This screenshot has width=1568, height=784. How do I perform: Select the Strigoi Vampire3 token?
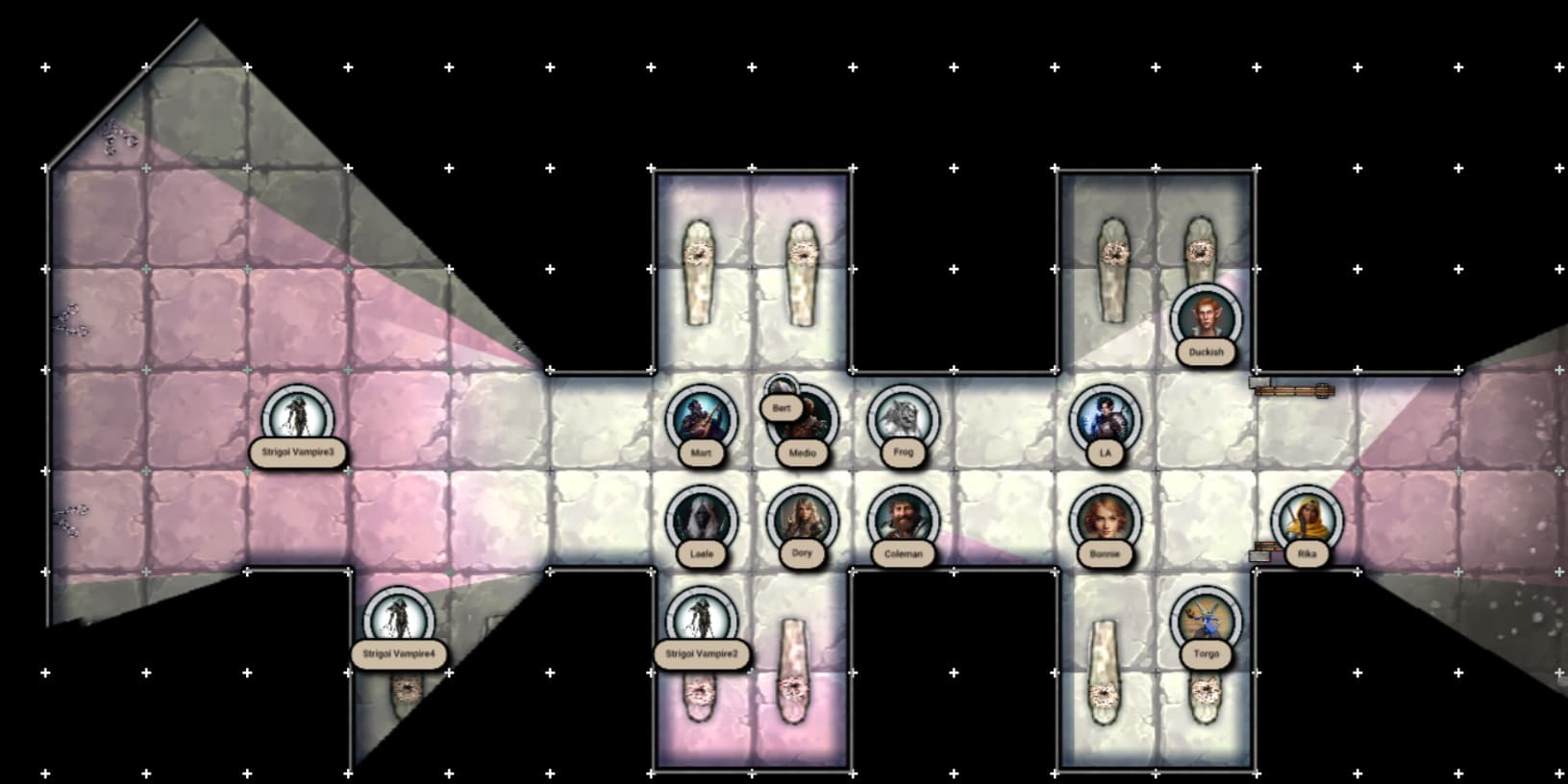coord(297,419)
